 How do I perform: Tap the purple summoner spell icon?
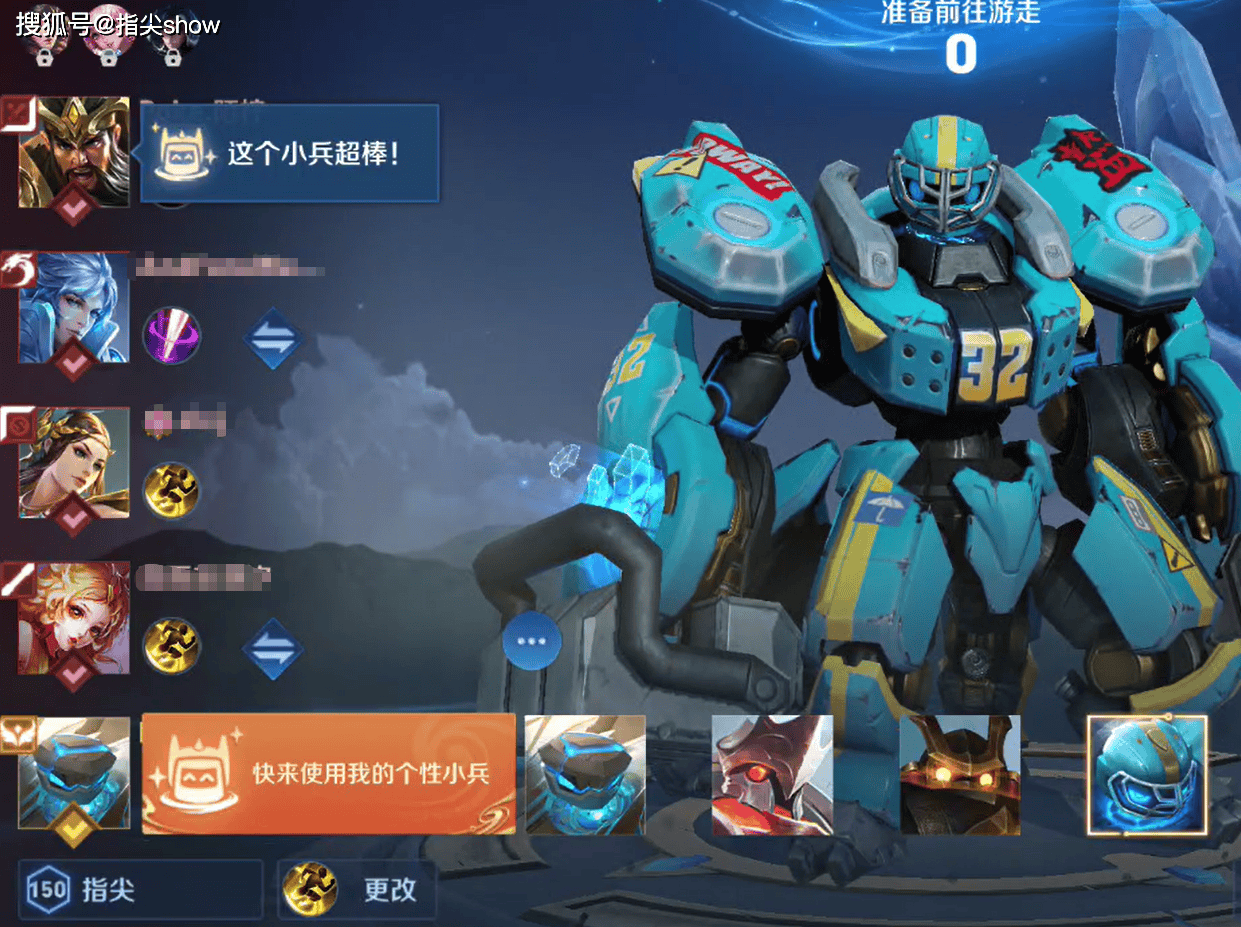[172, 335]
